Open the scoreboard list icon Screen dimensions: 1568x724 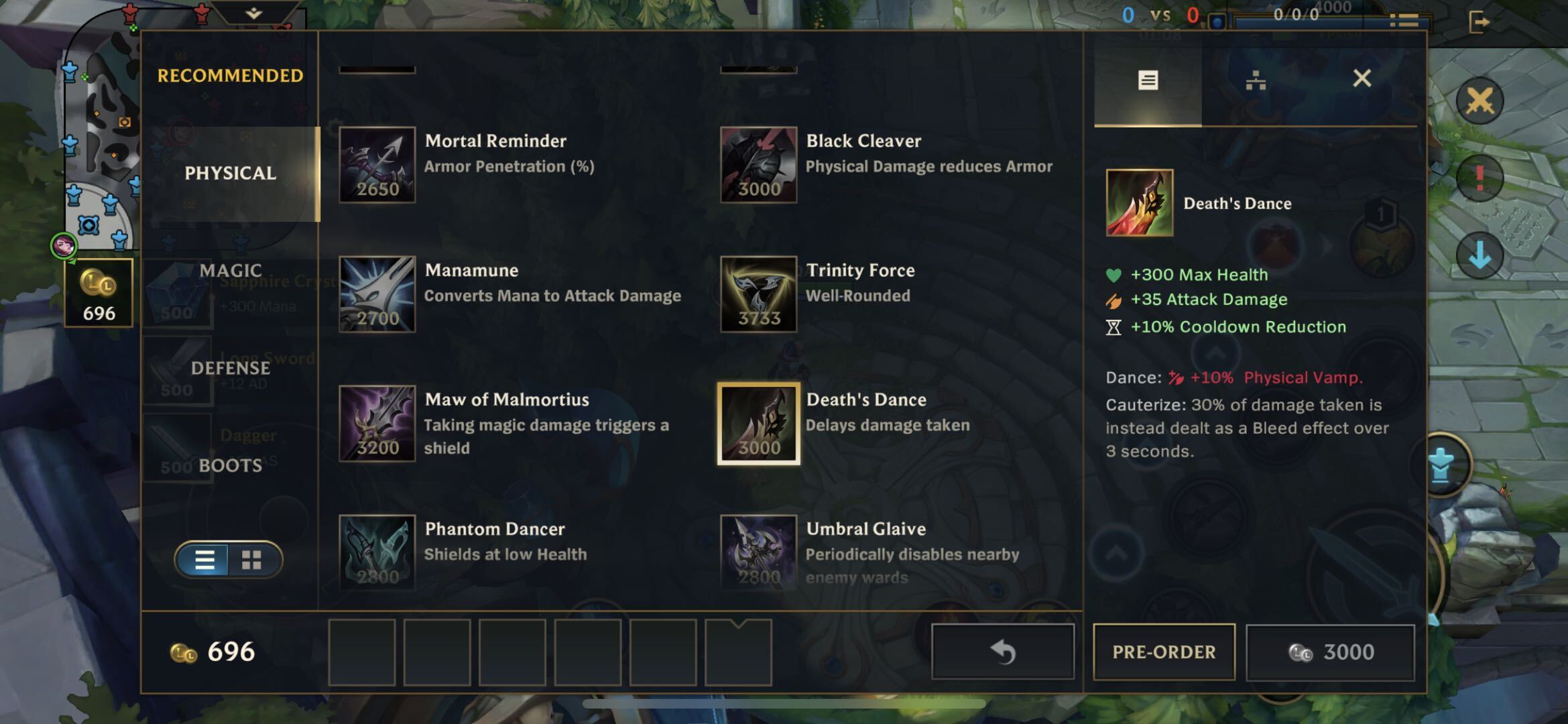[1404, 21]
